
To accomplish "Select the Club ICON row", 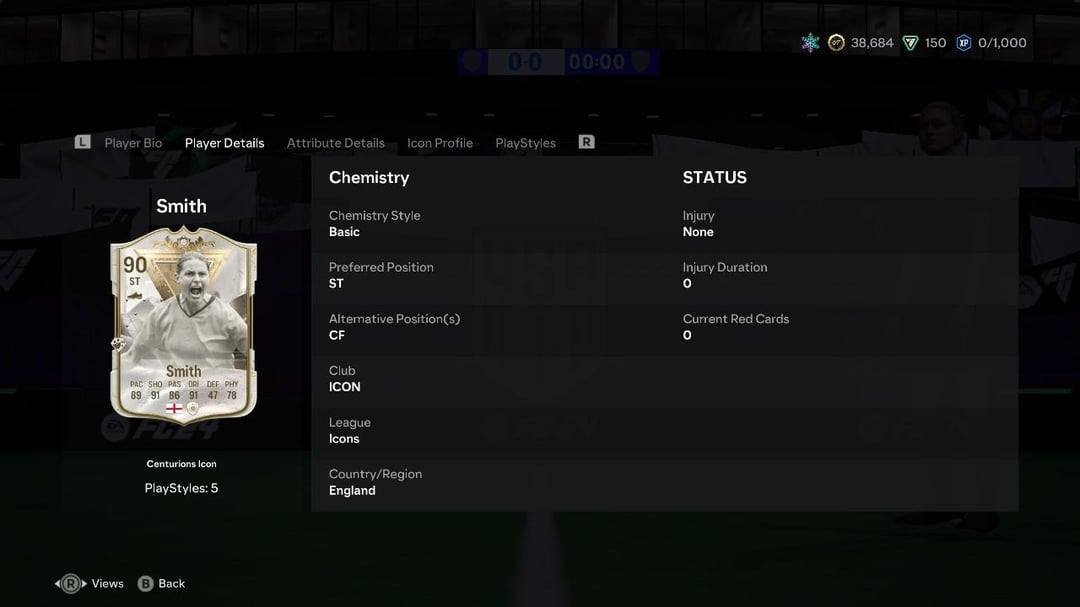I will (490, 379).
